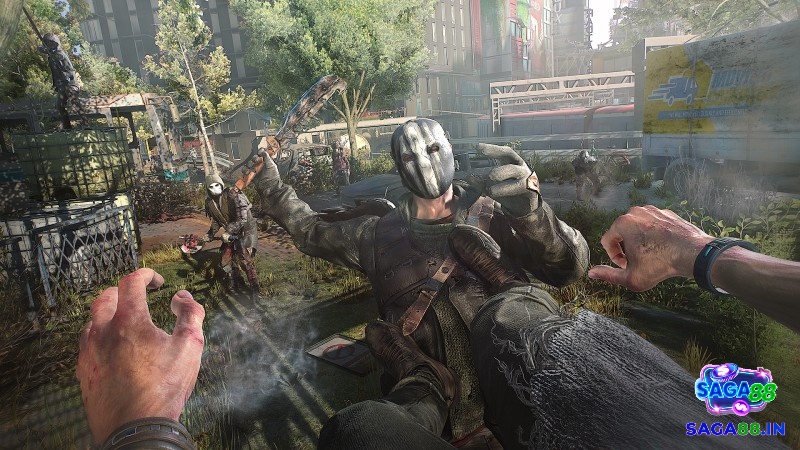
Task: Click the SAGA88 logo watermark
Action: point(735,389)
